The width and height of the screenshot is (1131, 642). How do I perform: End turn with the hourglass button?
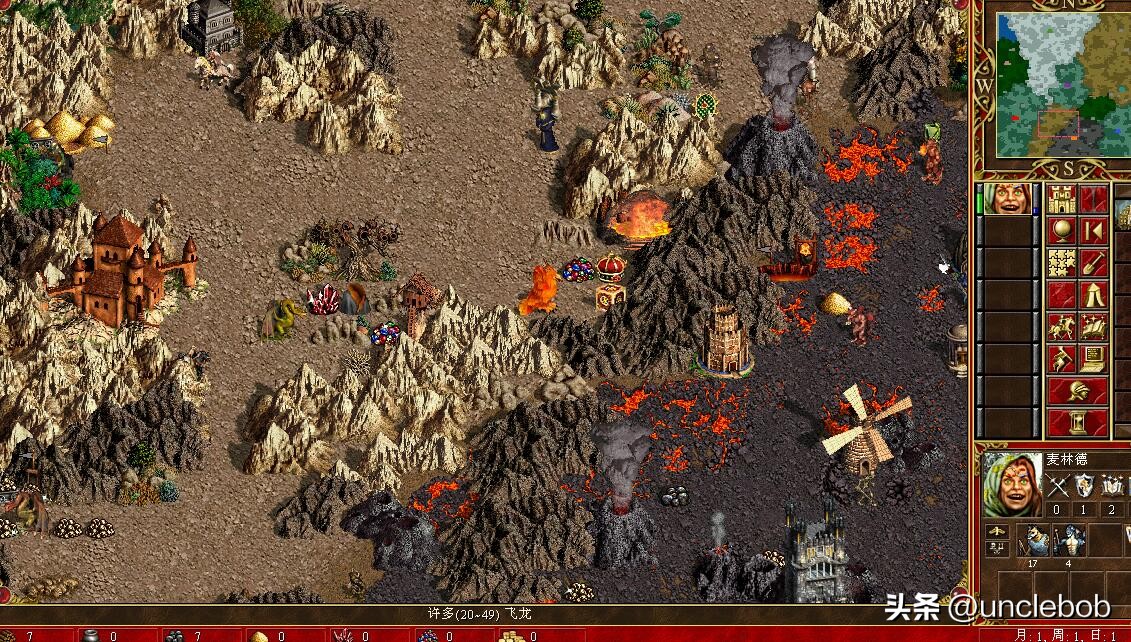tap(1078, 422)
